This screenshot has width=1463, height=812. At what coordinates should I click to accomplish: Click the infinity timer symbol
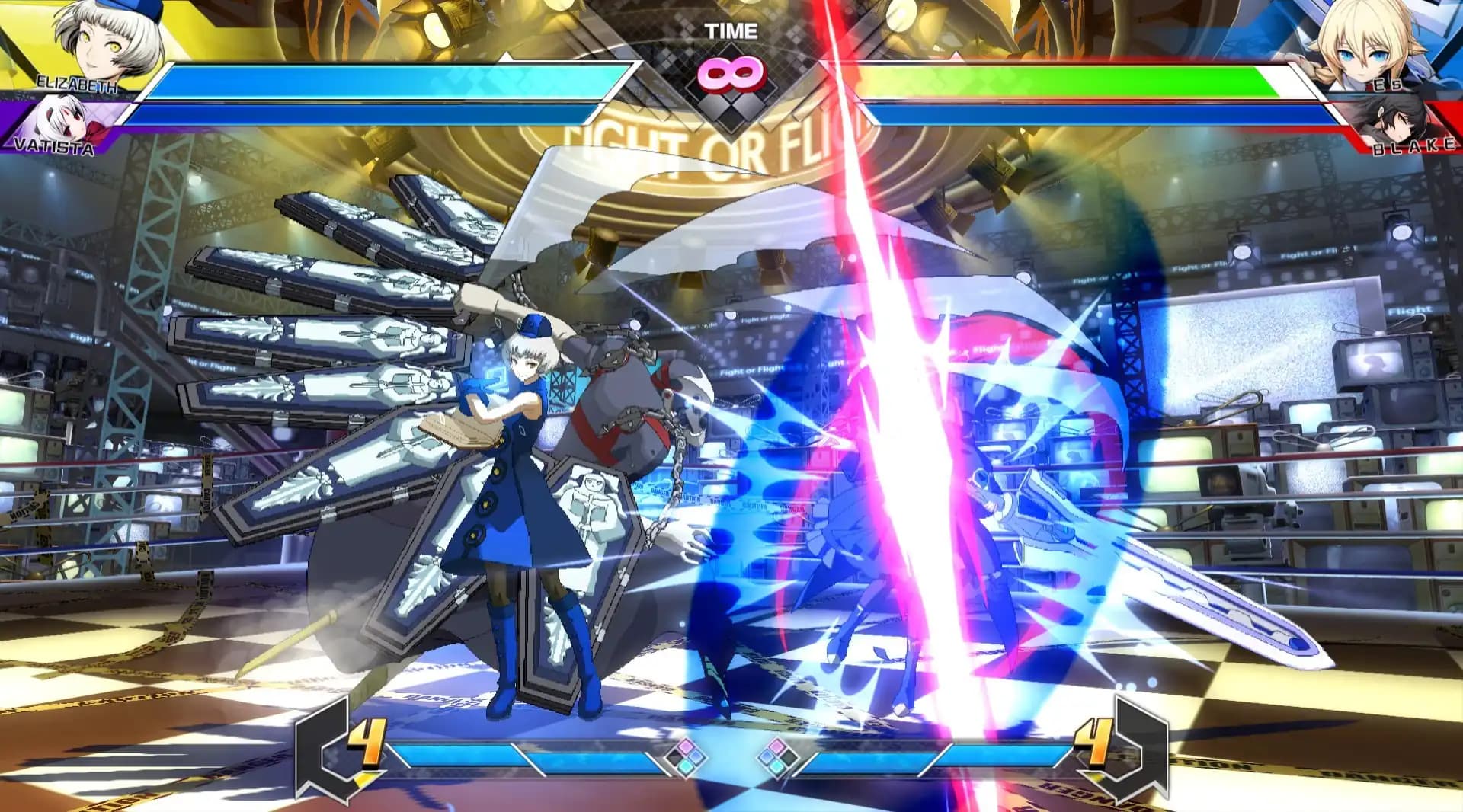pos(731,73)
